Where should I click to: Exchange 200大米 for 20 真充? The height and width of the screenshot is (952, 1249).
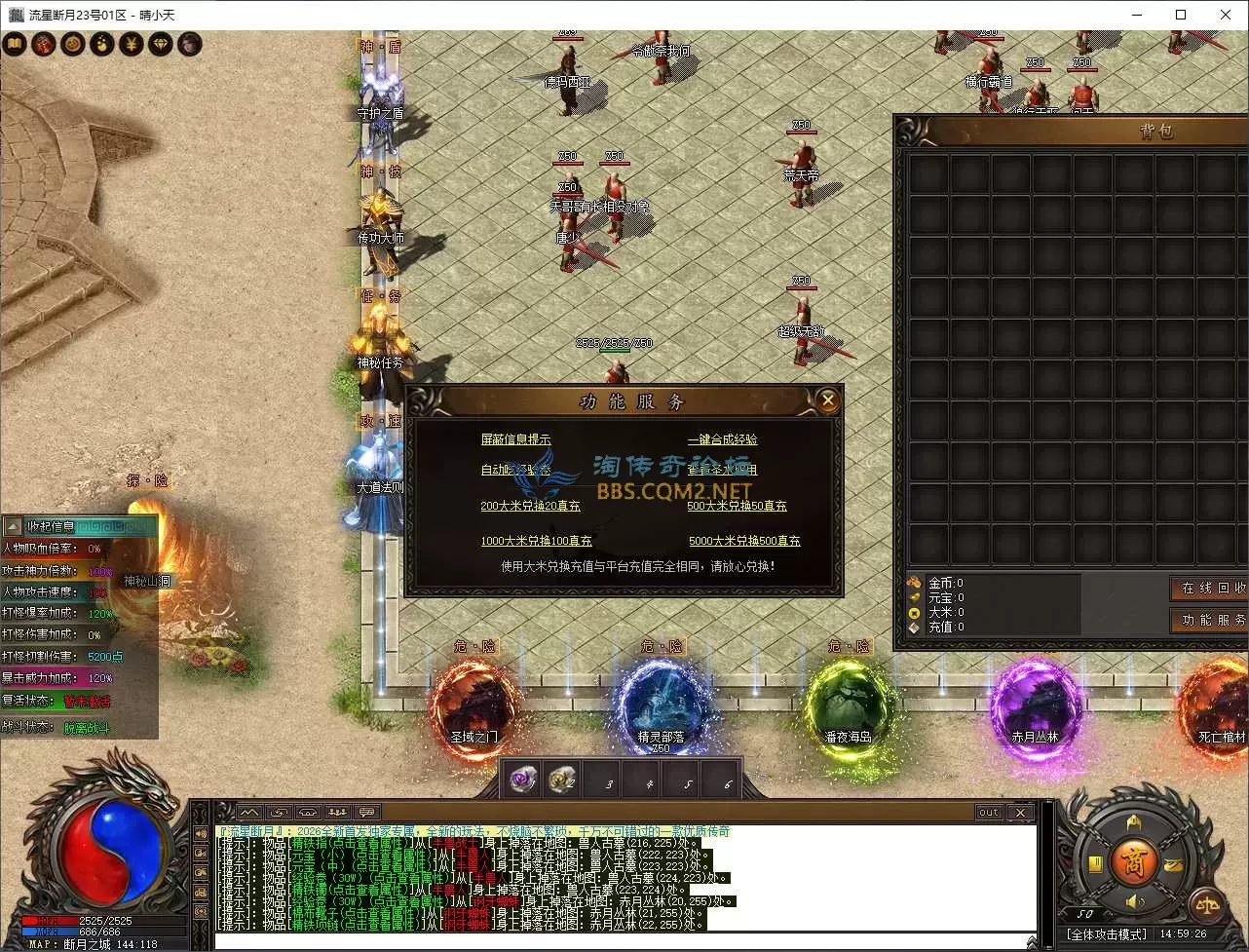click(530, 506)
